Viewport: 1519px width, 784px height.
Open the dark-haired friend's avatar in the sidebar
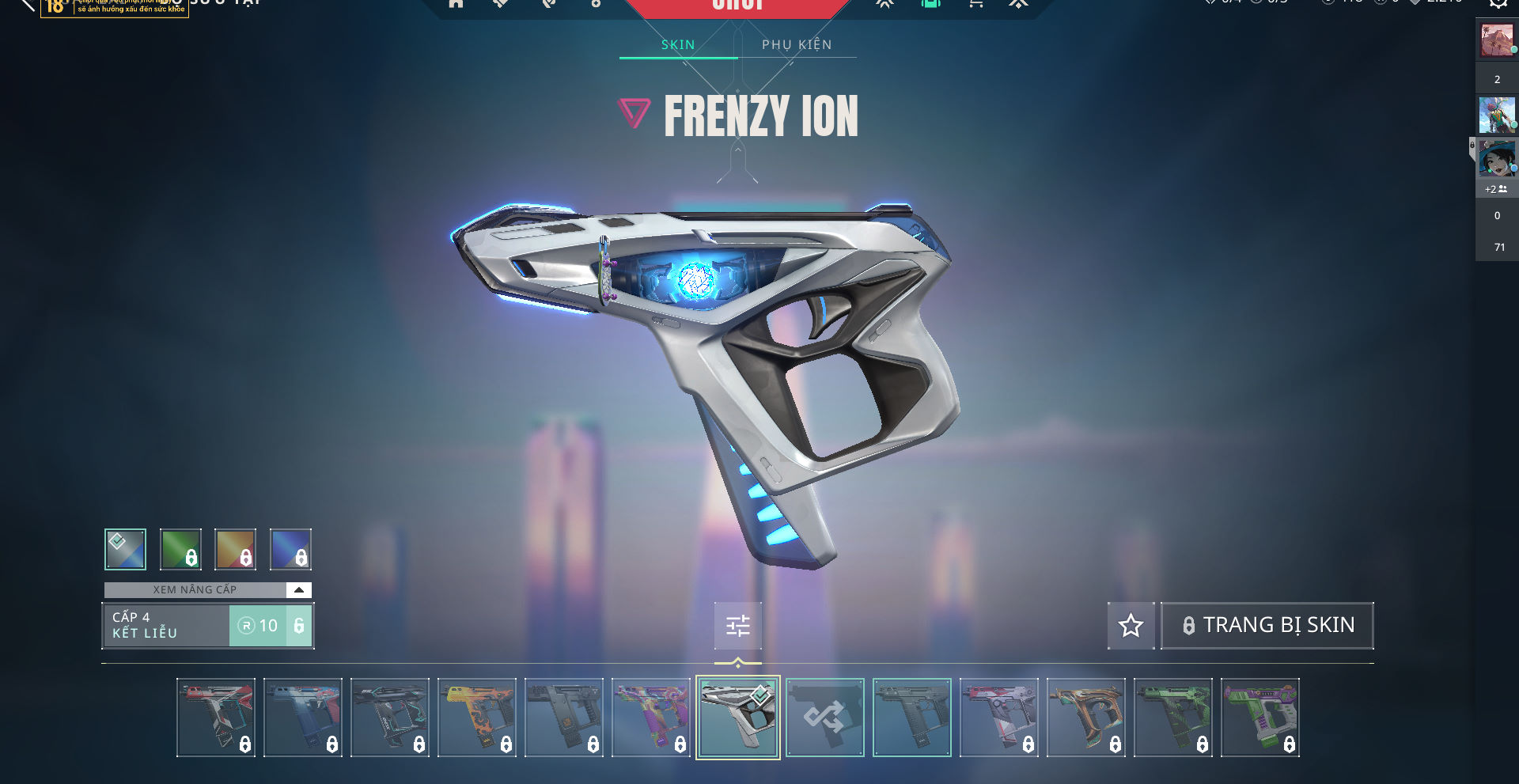point(1497,159)
